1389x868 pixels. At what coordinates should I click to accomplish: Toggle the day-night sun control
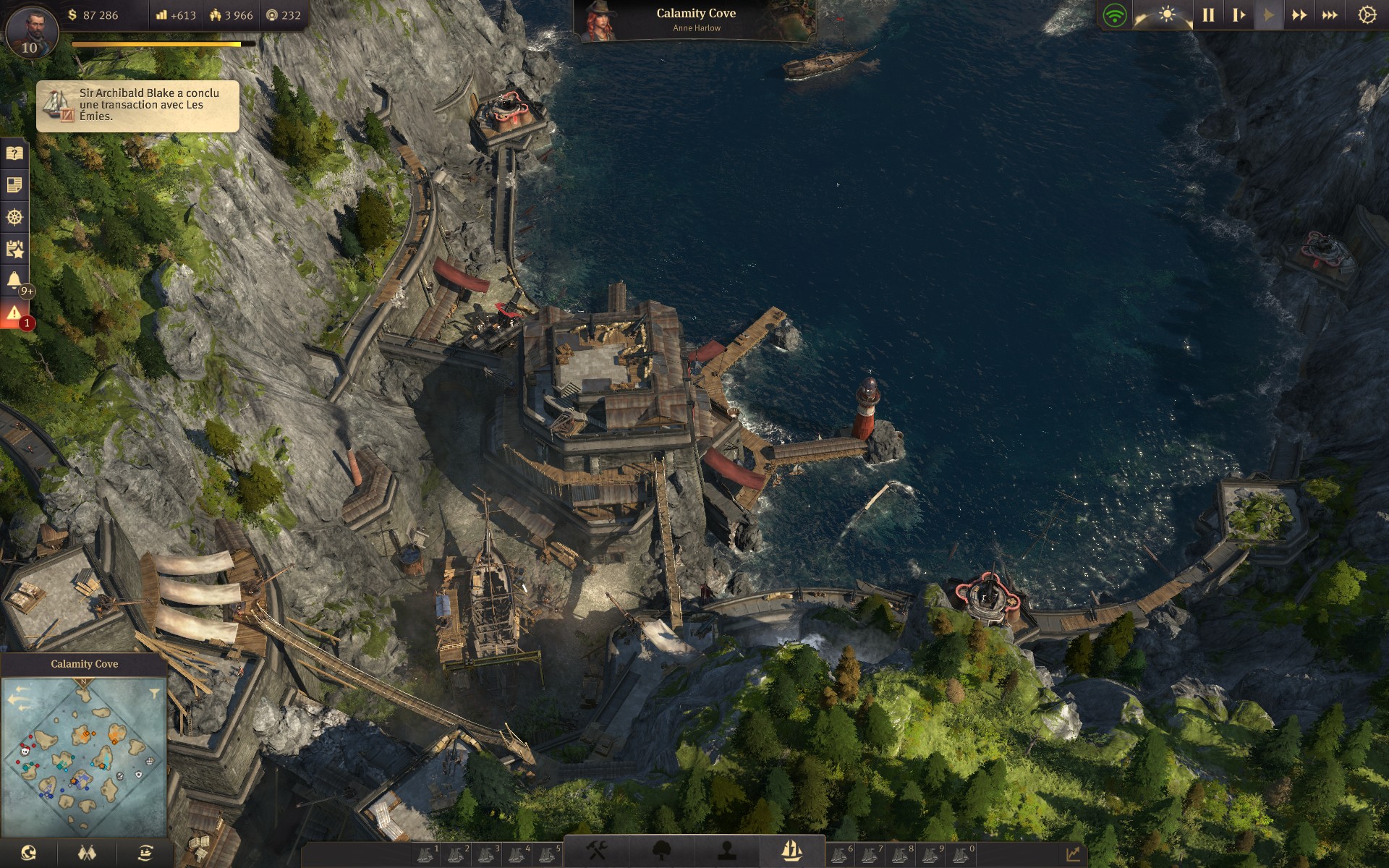tap(1168, 12)
